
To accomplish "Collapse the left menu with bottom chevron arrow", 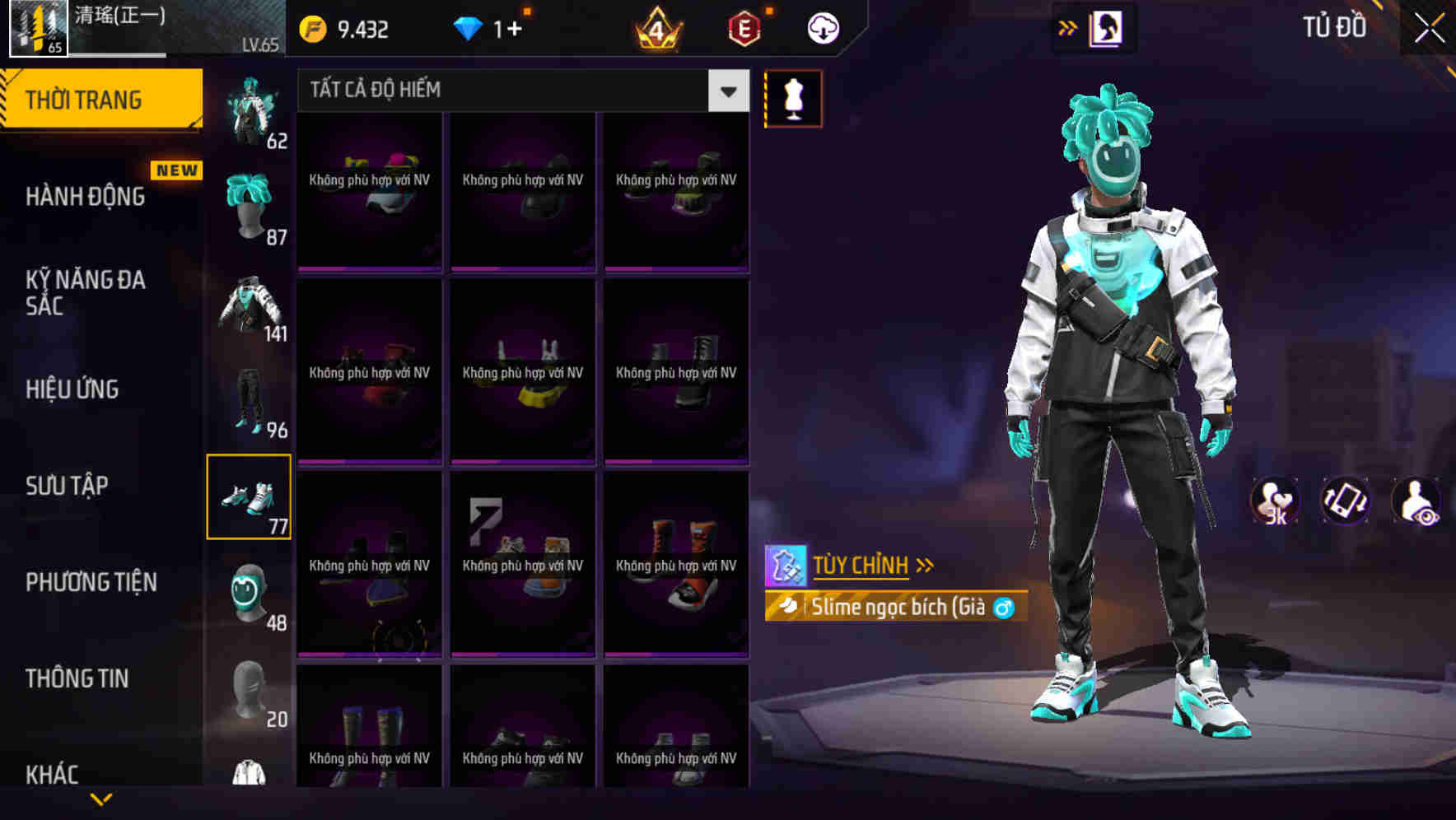I will (x=101, y=799).
